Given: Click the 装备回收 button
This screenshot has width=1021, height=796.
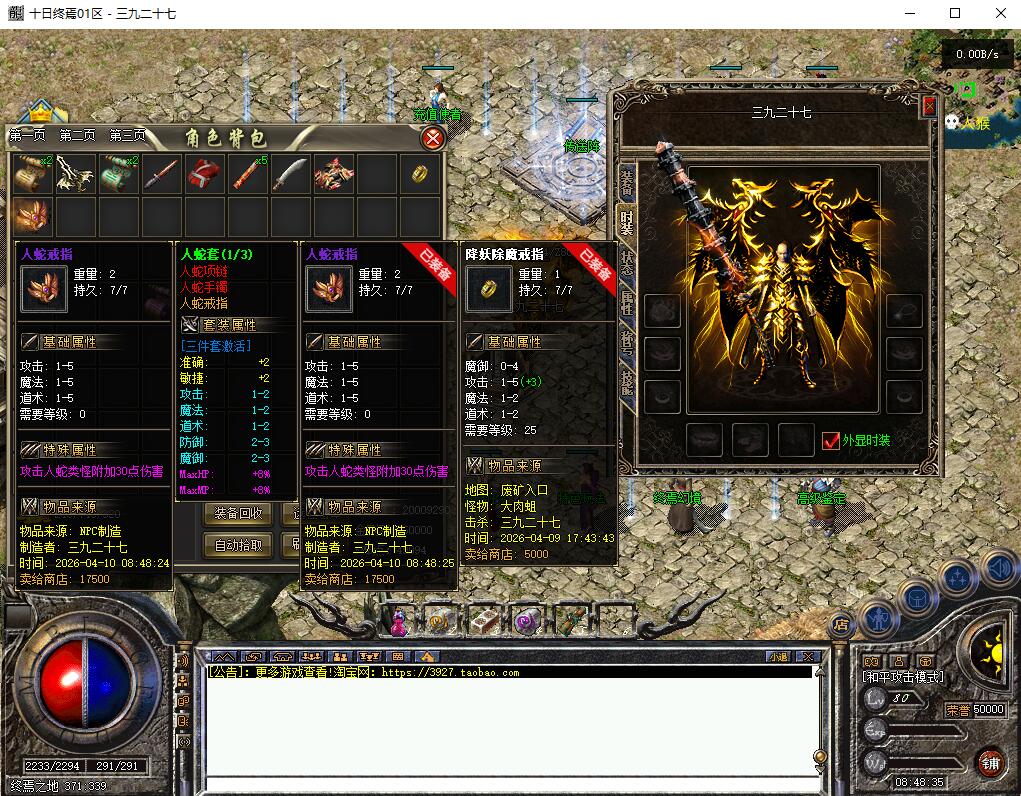Looking at the screenshot, I should coord(238,513).
